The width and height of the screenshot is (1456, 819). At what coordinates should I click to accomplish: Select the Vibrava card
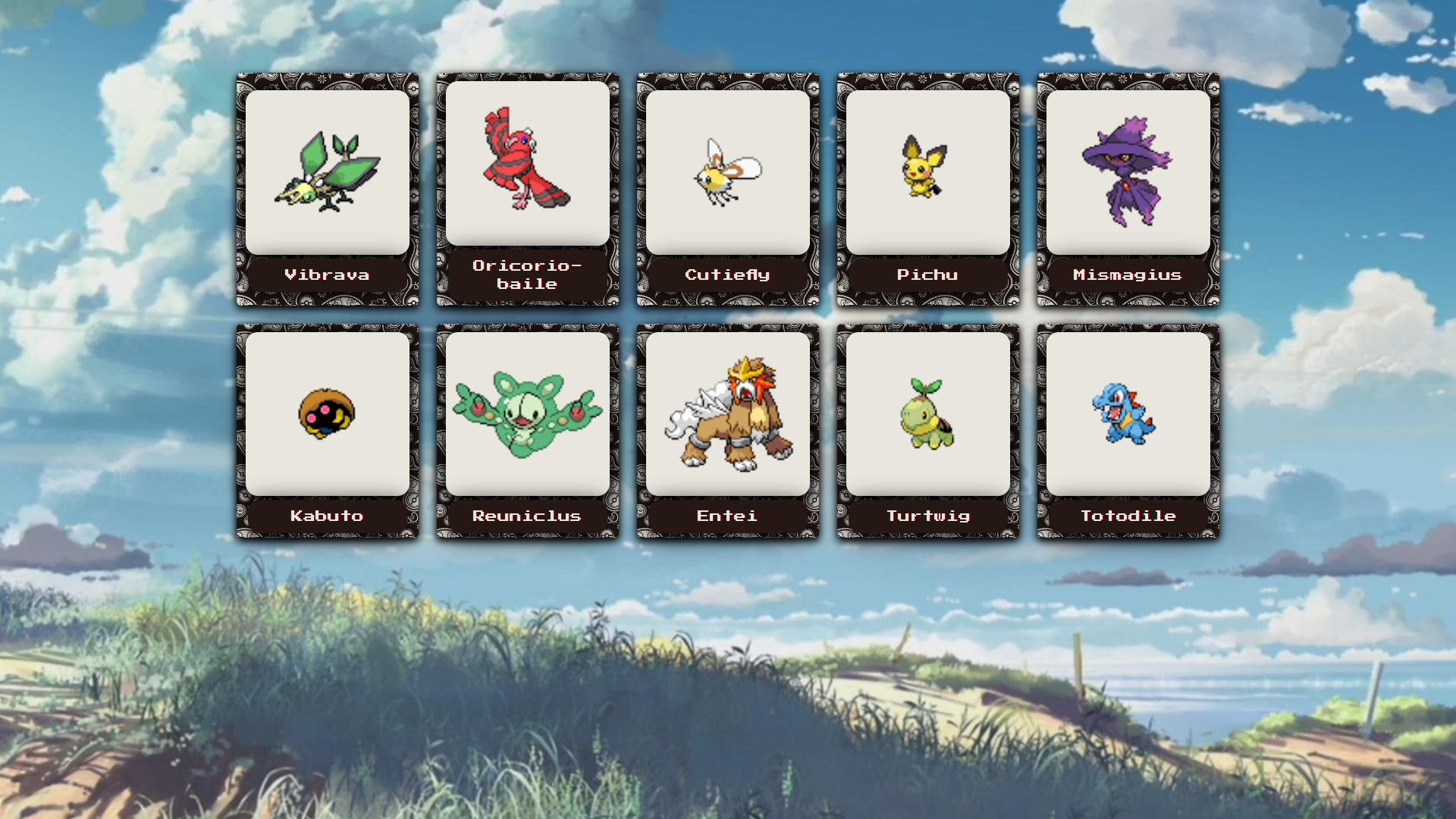click(x=328, y=190)
